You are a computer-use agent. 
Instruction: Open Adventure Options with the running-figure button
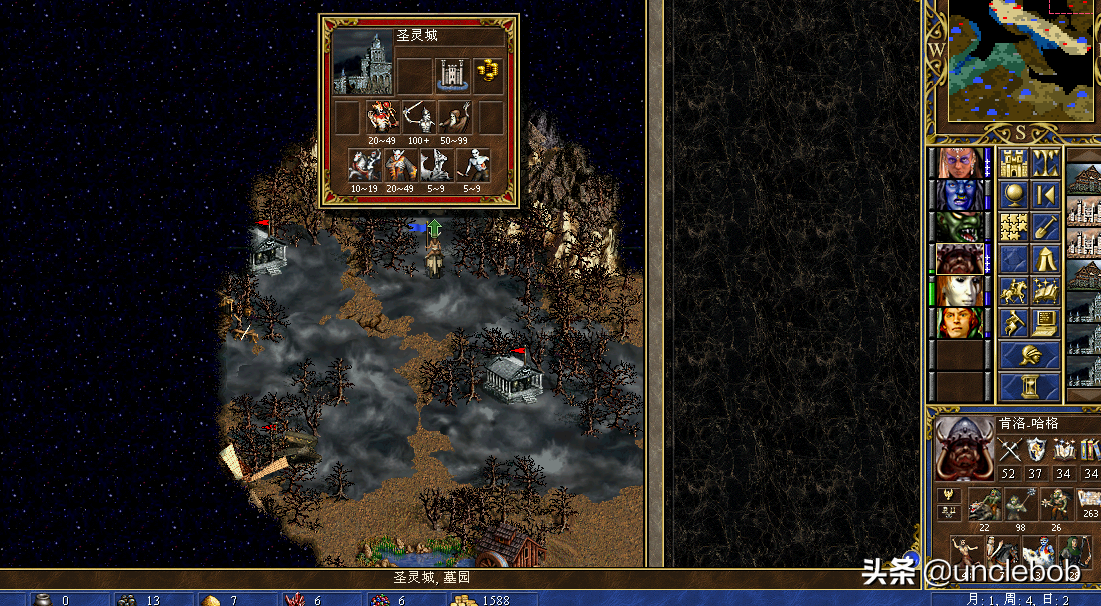pos(1014,323)
